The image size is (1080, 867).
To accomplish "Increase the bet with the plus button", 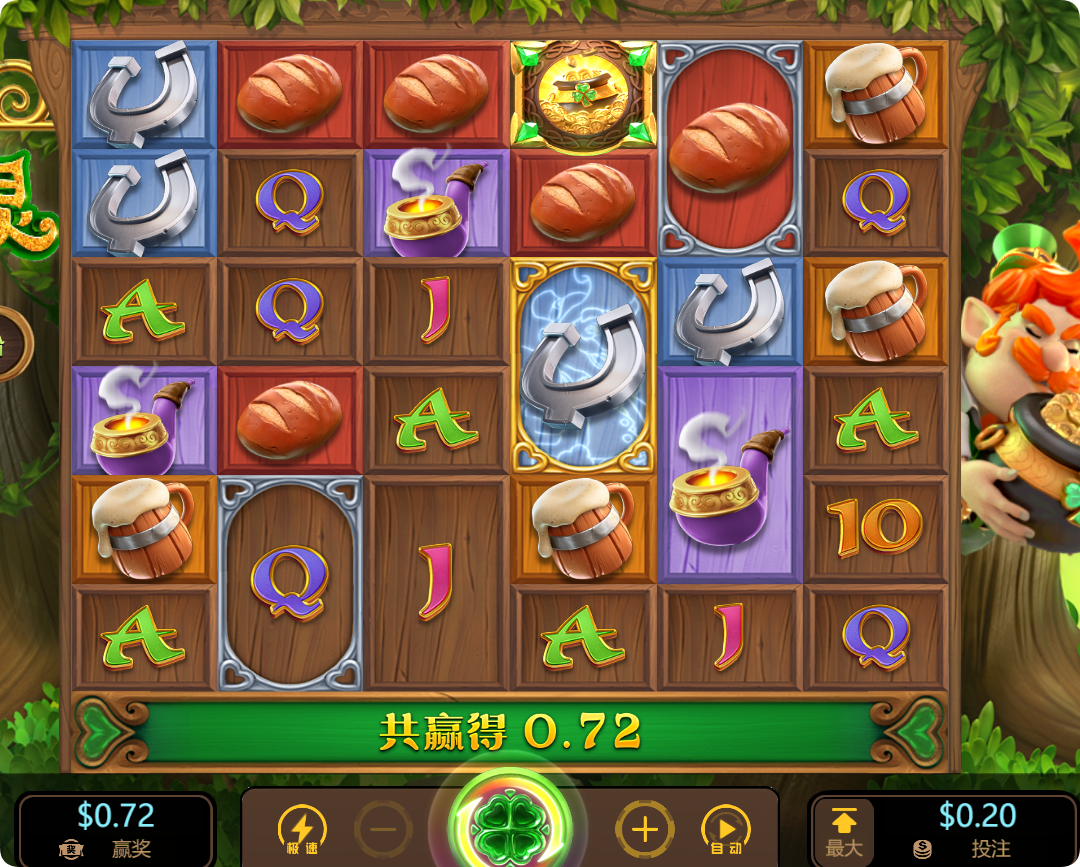I will [x=645, y=829].
